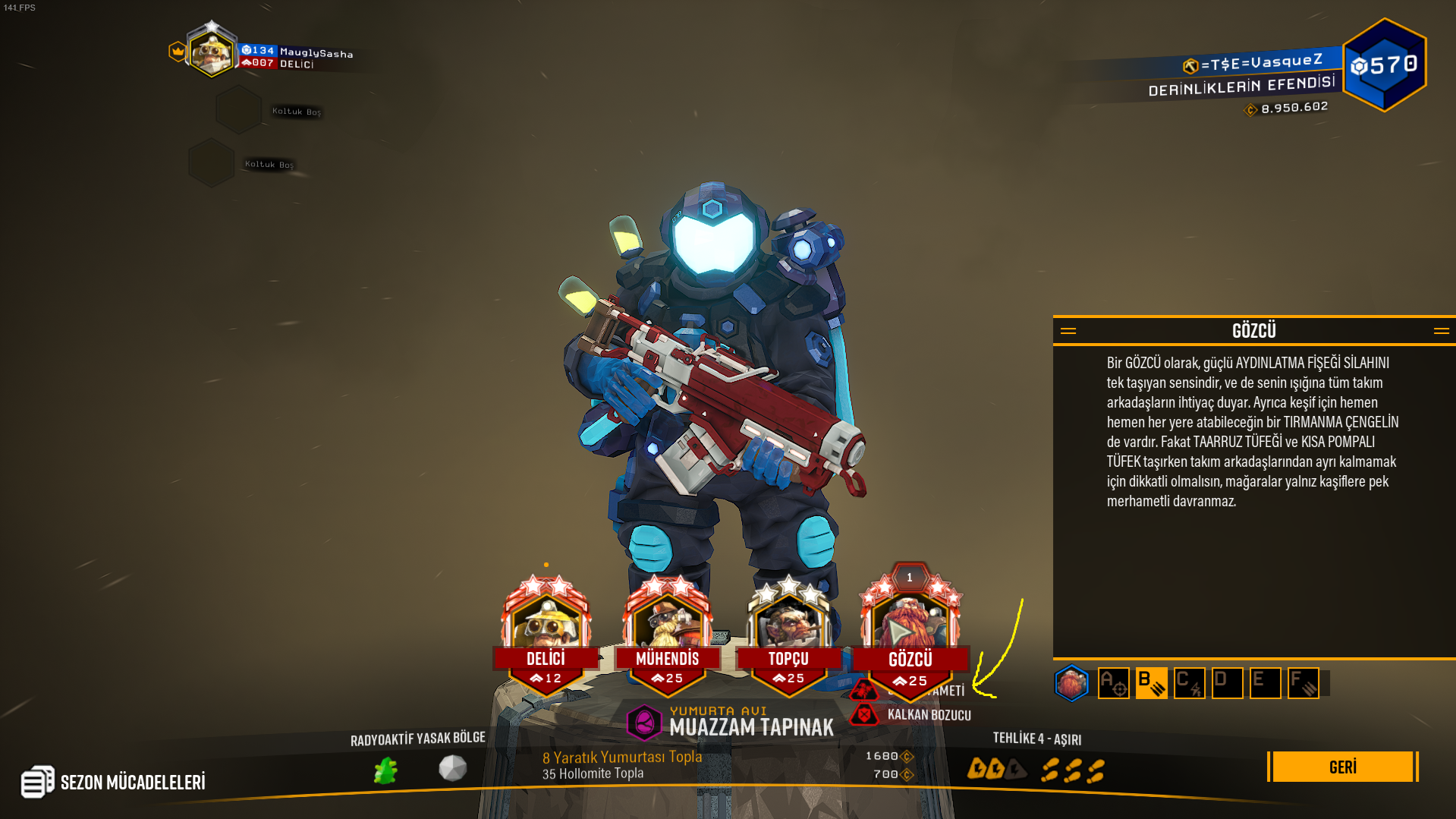The width and height of the screenshot is (1456, 819).
Task: Choose loadout E
Action: pyautogui.click(x=1265, y=683)
